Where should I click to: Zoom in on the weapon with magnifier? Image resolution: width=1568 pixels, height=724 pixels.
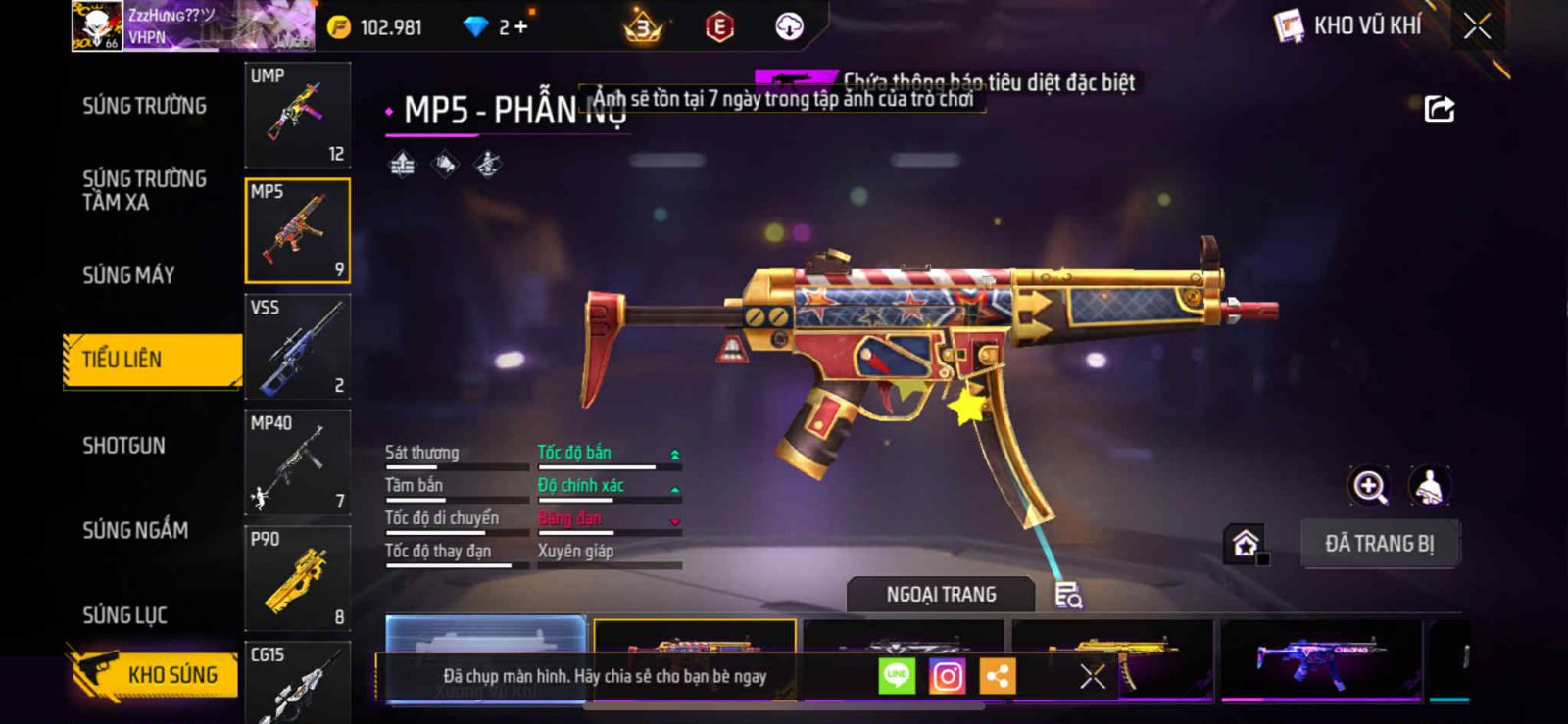click(x=1369, y=486)
